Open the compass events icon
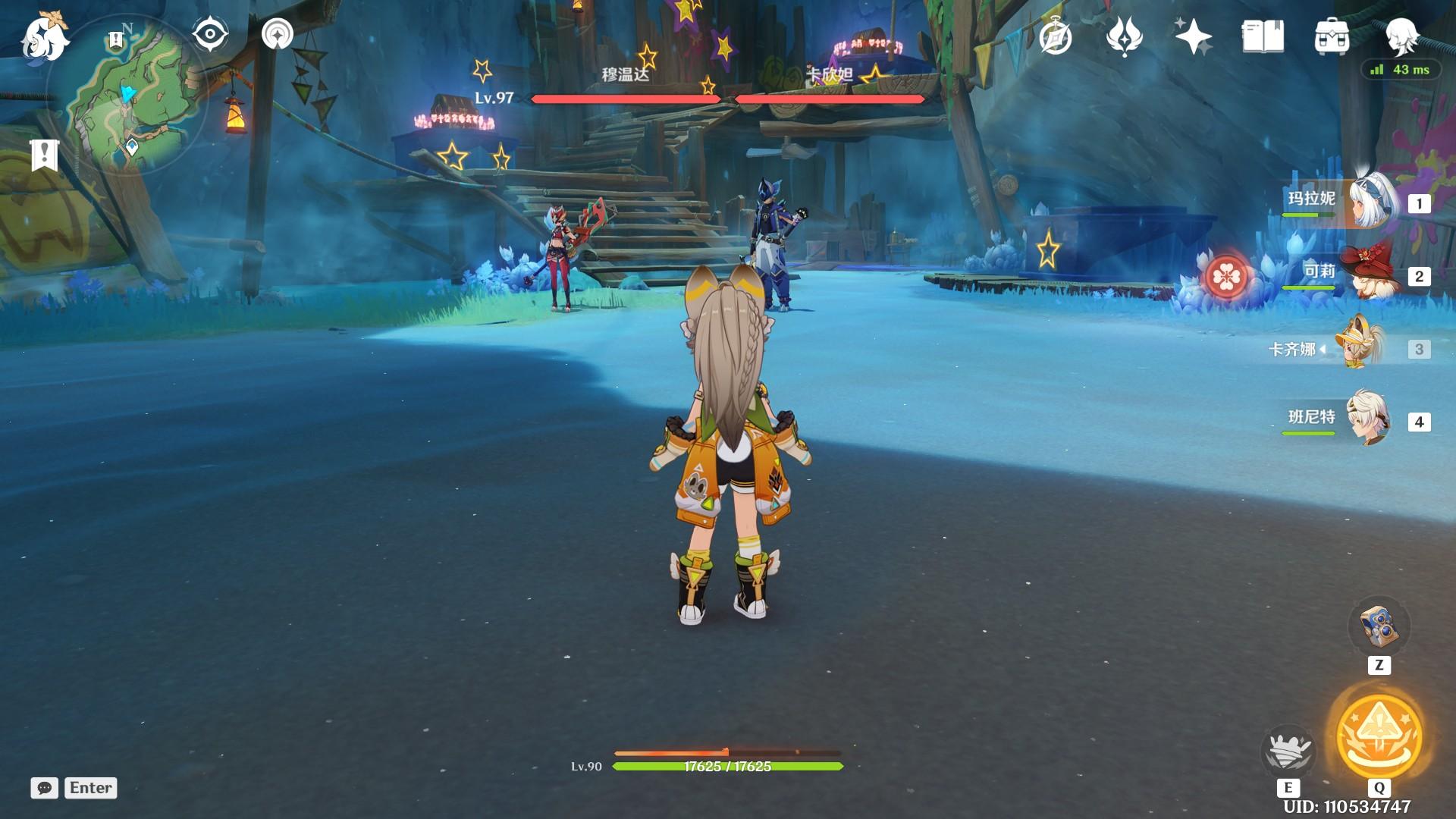The image size is (1456, 819). [x=1056, y=36]
